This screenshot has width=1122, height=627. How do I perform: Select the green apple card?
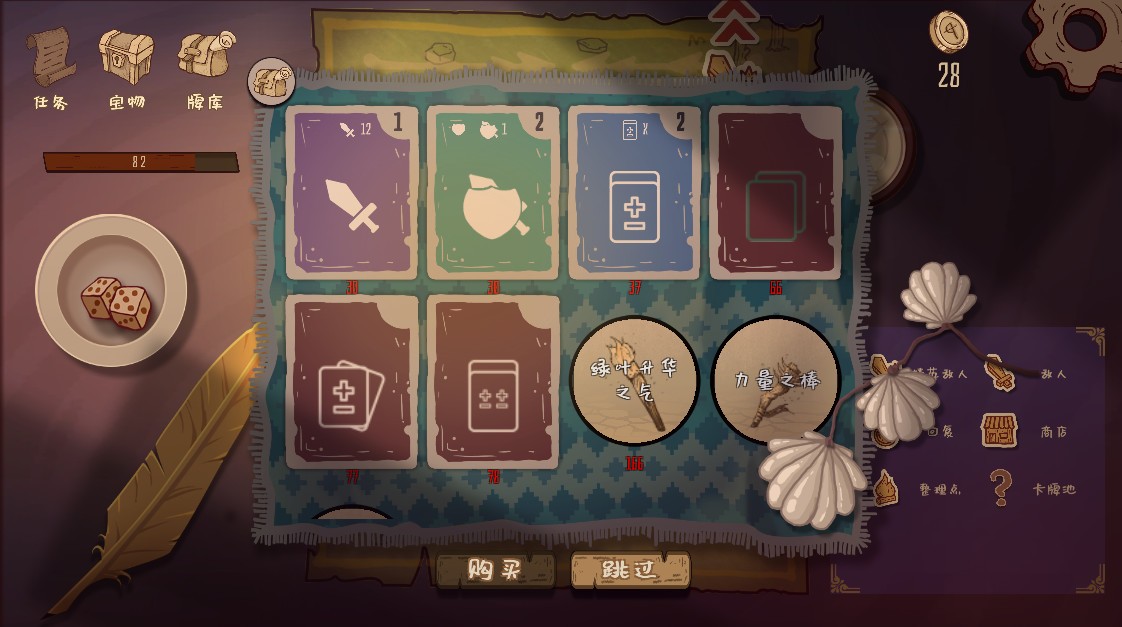(x=493, y=194)
